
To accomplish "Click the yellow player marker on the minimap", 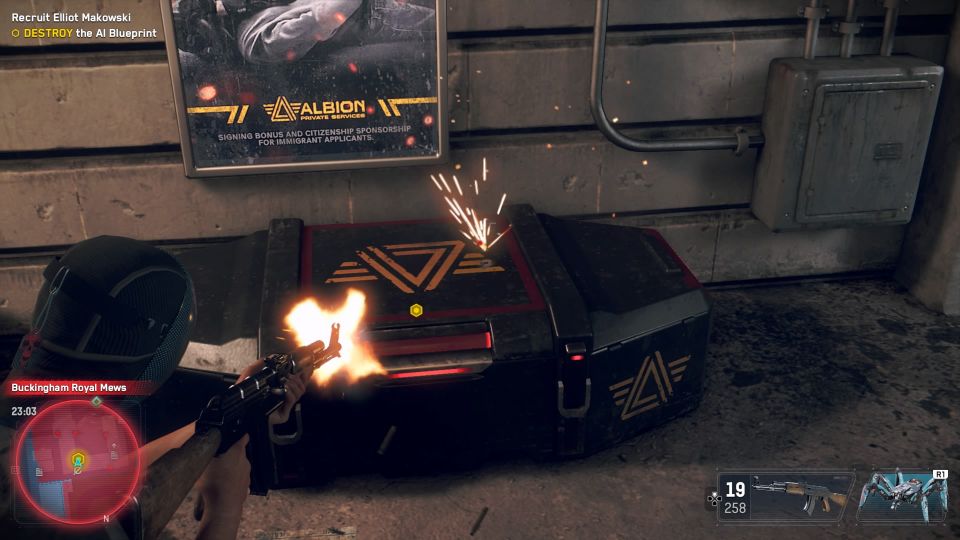I will [78, 460].
